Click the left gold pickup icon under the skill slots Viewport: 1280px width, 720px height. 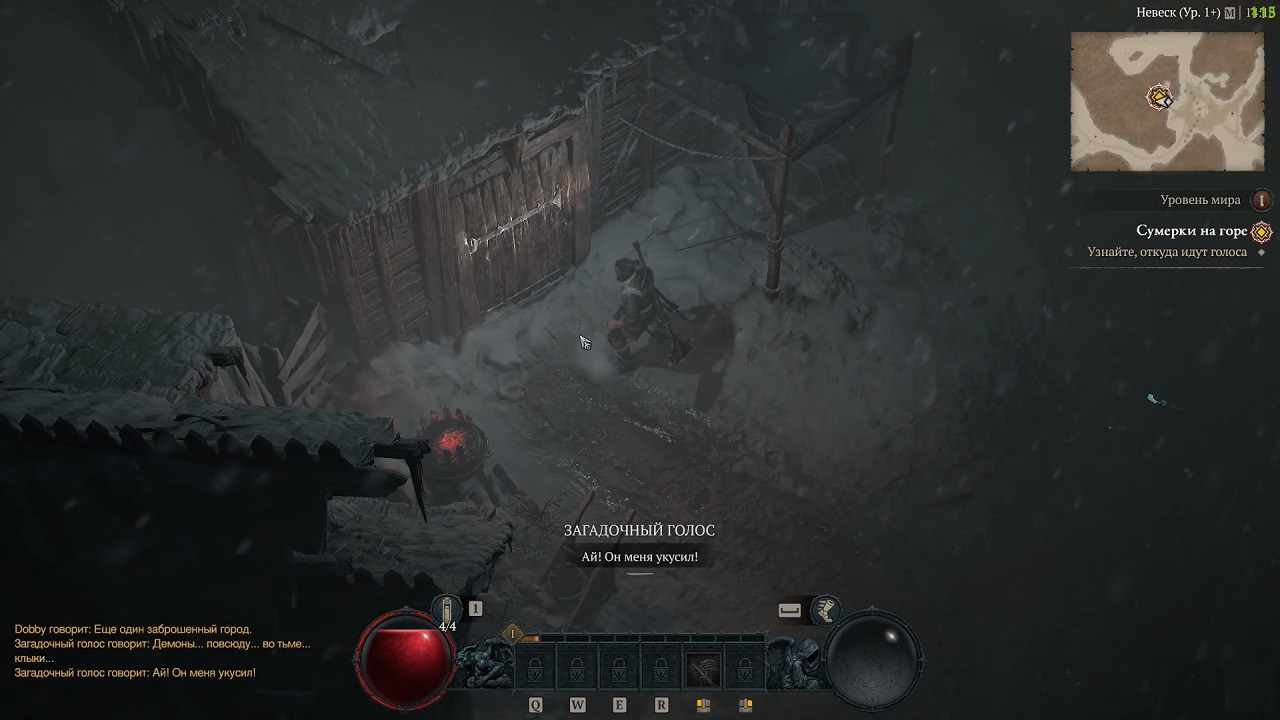pyautogui.click(x=703, y=705)
